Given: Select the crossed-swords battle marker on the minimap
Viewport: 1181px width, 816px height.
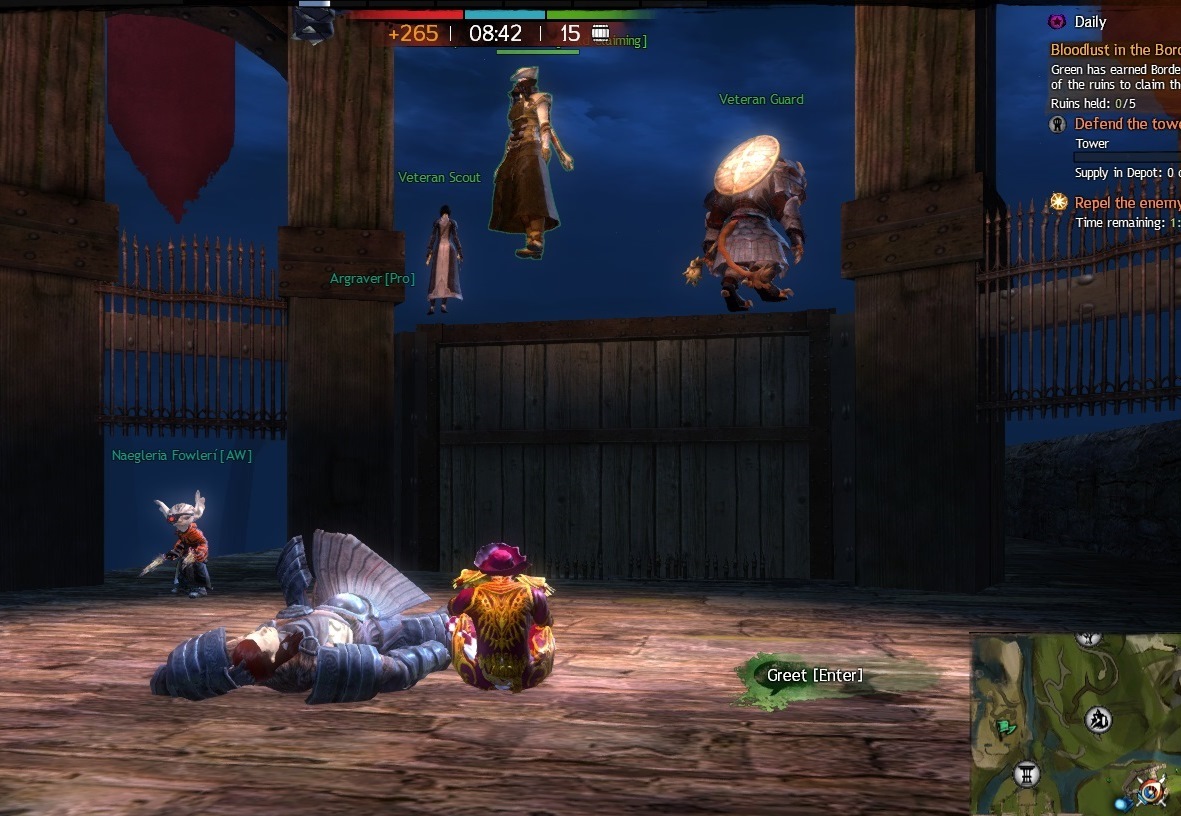Looking at the screenshot, I should [x=1153, y=792].
